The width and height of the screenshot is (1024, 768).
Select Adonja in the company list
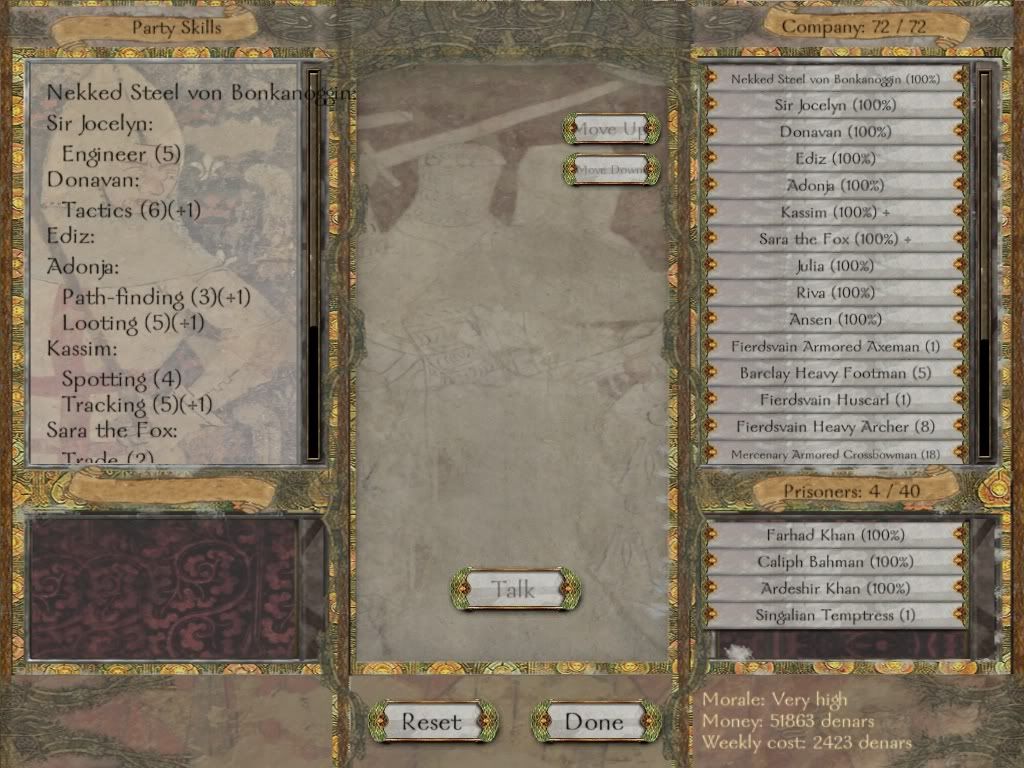pos(835,185)
